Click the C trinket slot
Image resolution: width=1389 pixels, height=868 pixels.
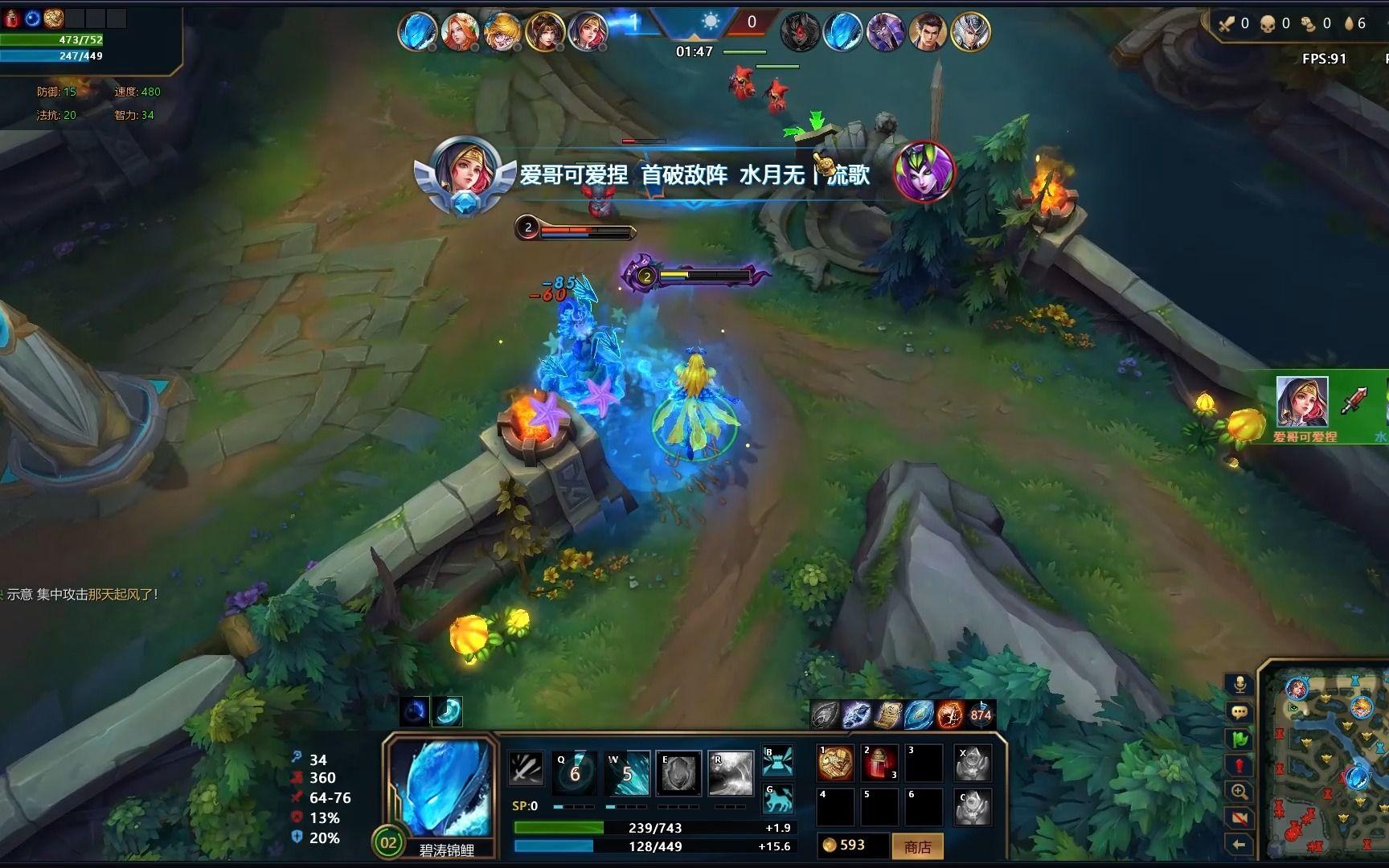[972, 807]
